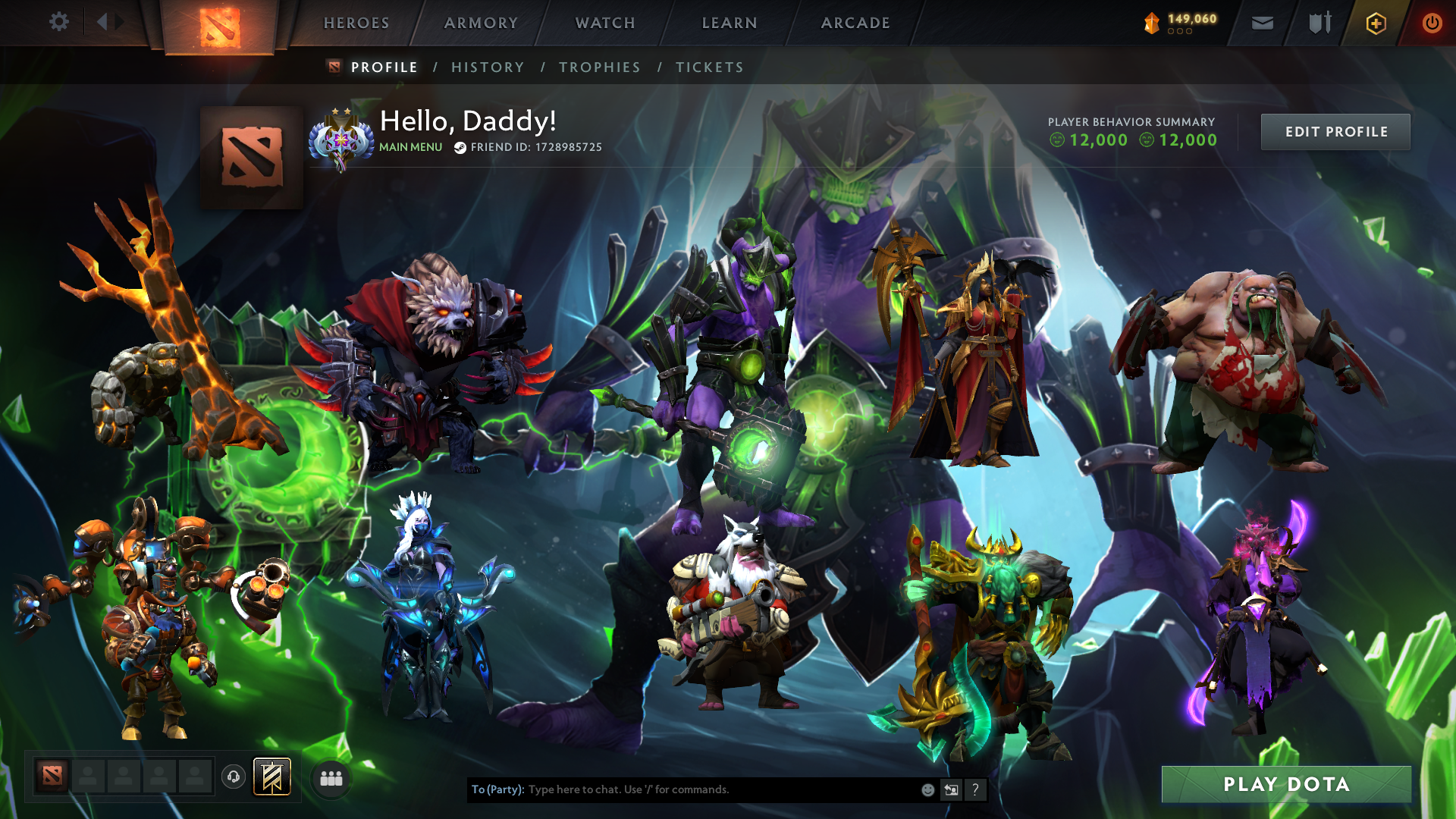Viewport: 1456px width, 819px height.
Task: Open chat screenshot/share icon next to smiley
Action: (x=951, y=789)
